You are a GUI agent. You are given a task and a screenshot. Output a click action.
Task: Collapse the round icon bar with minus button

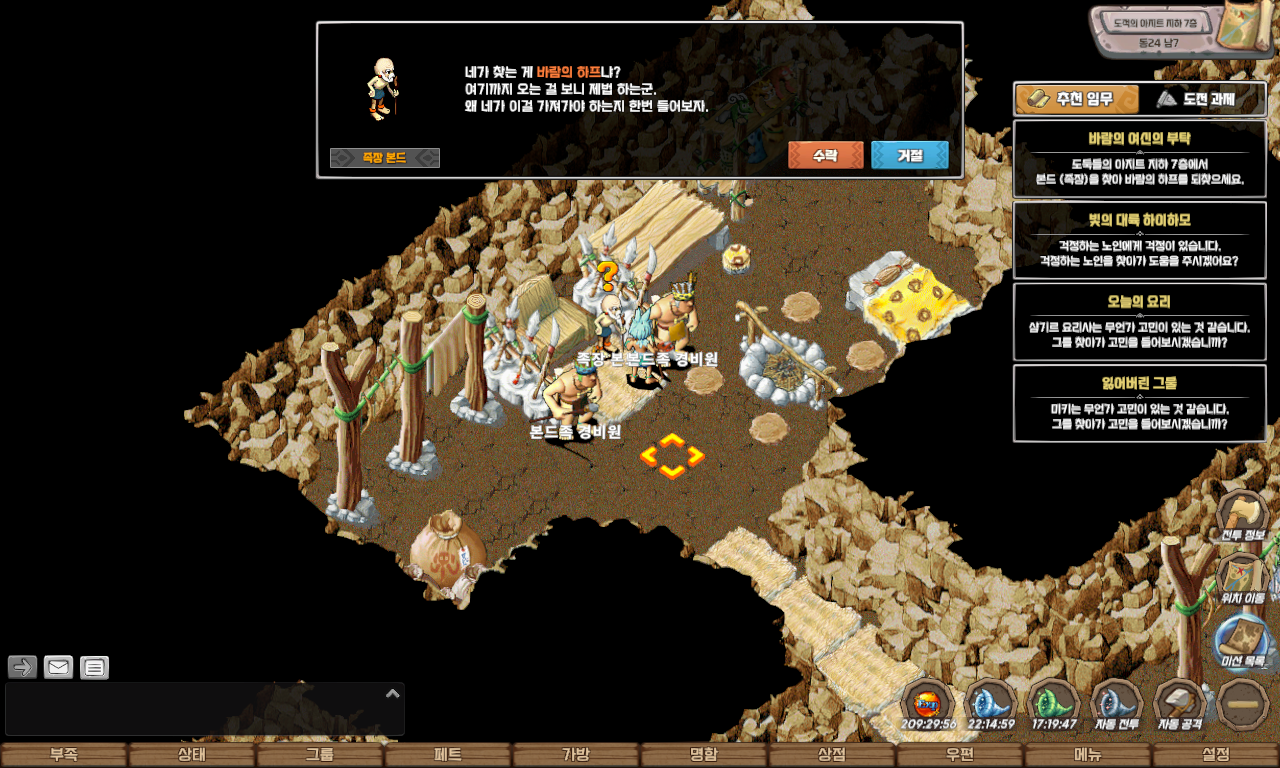(x=1243, y=703)
